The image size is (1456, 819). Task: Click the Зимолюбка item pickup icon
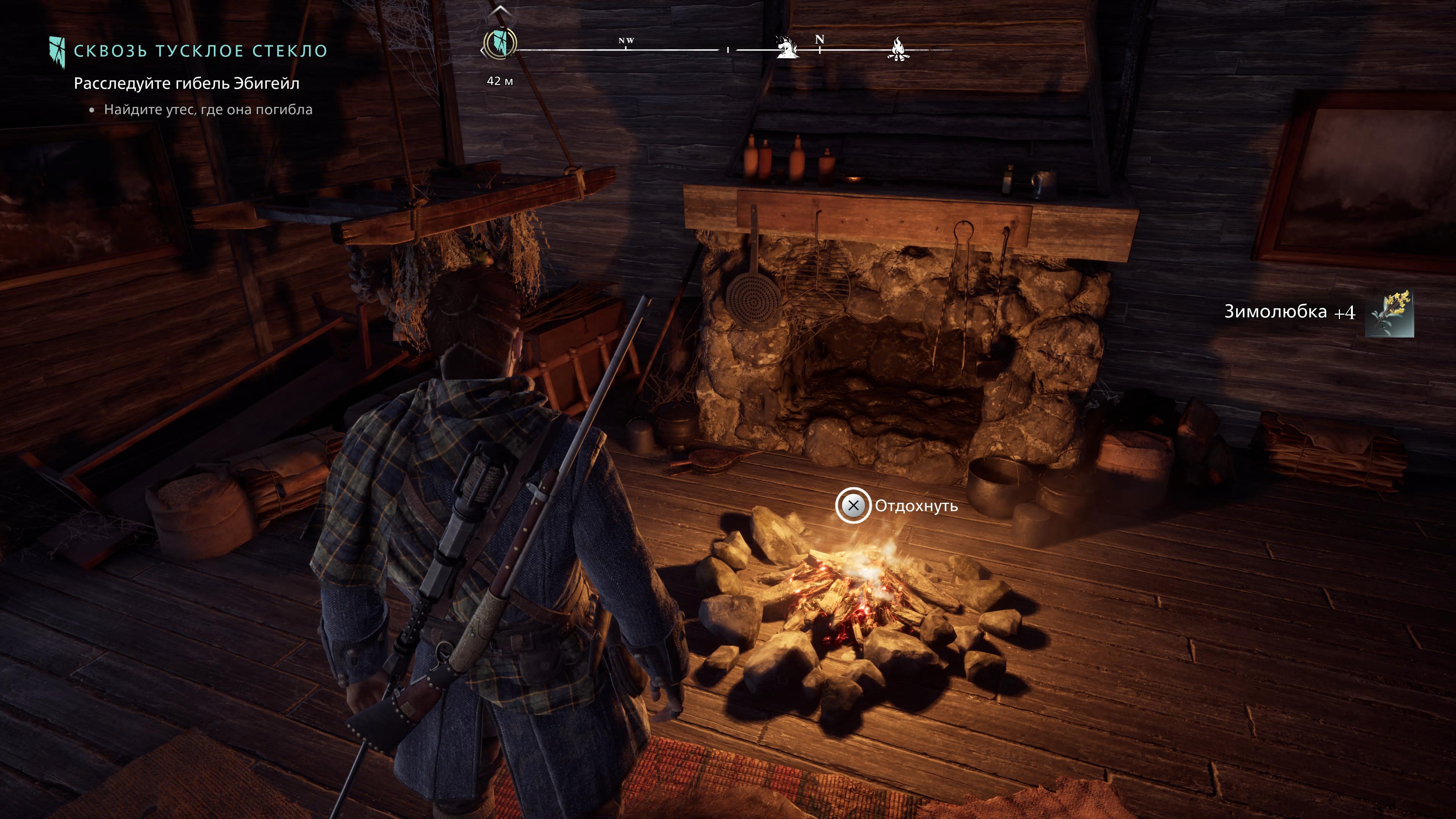coord(1389,314)
